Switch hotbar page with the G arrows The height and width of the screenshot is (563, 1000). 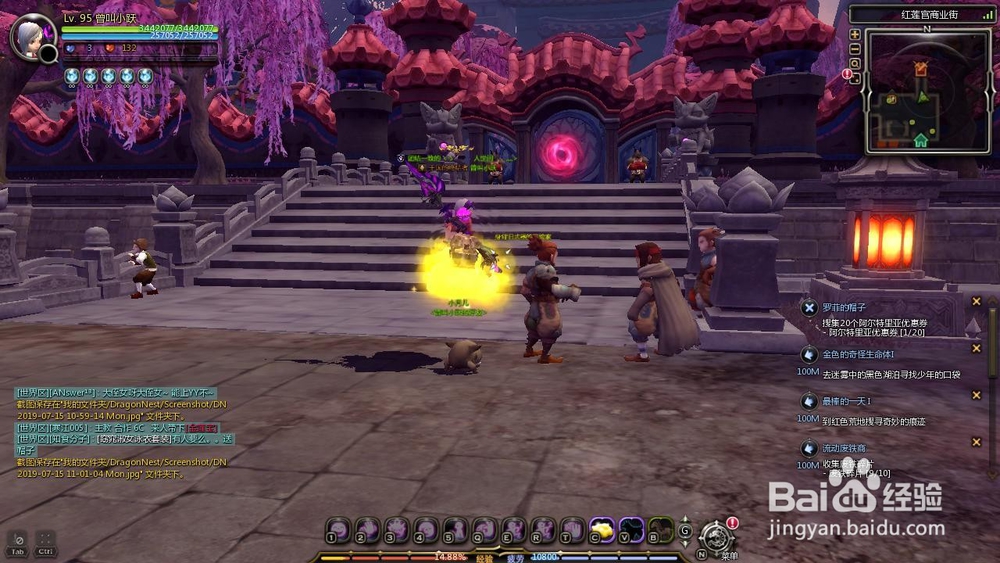[685, 530]
